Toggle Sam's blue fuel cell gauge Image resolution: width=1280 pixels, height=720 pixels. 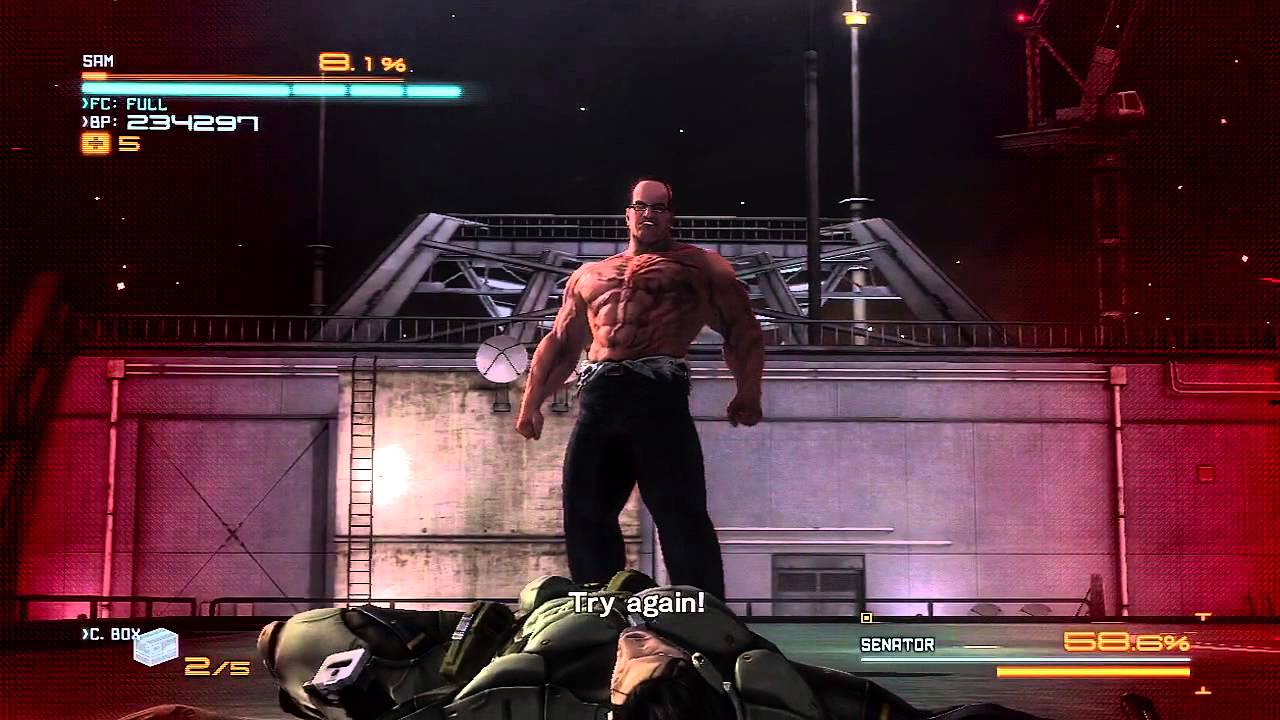(x=270, y=90)
